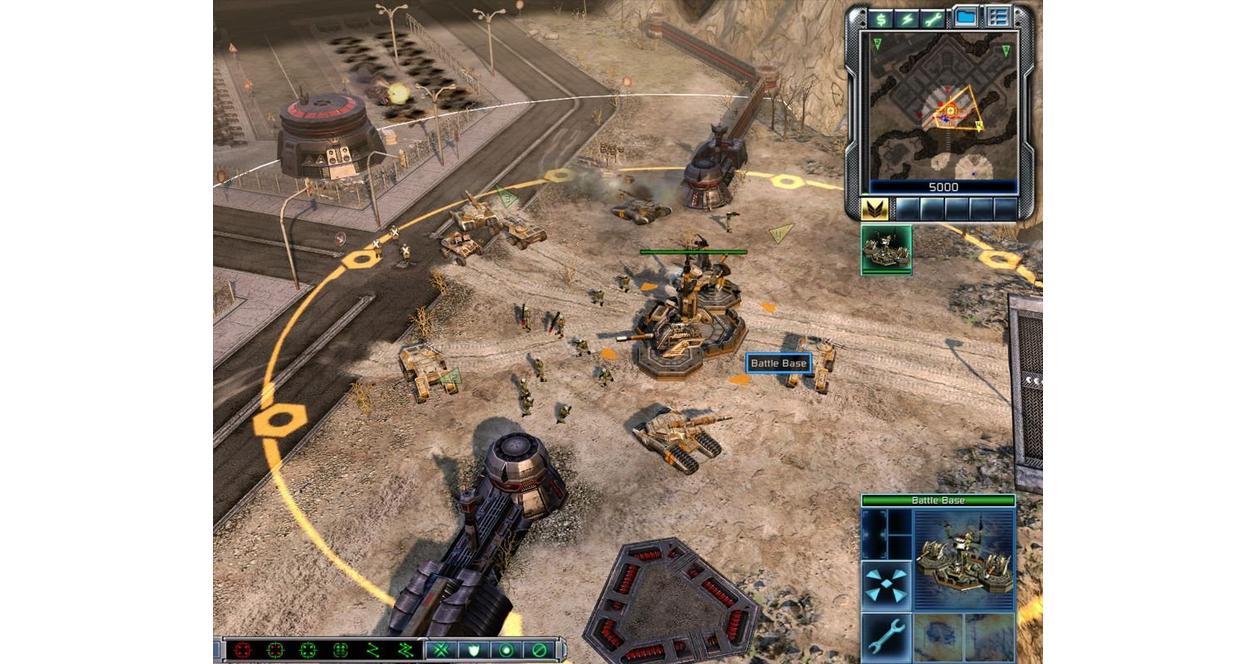Select the Battle Base unit label
This screenshot has height=664, width=1256.
778,363
